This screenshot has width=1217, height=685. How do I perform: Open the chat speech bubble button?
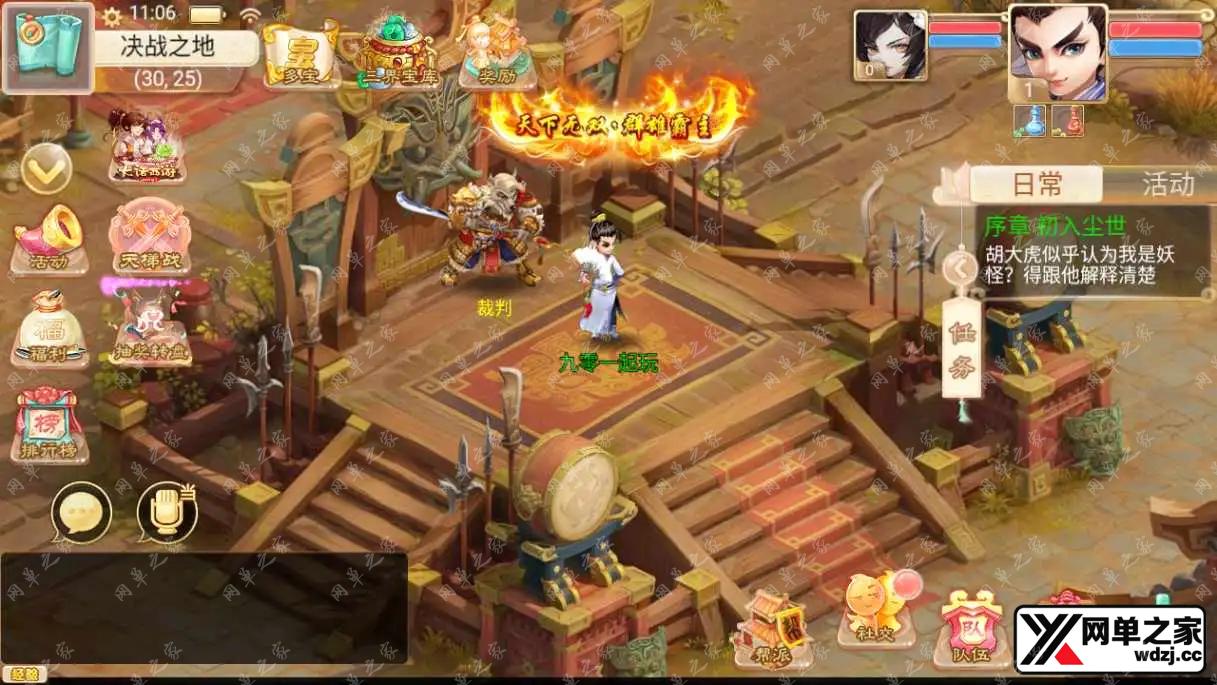[80, 512]
